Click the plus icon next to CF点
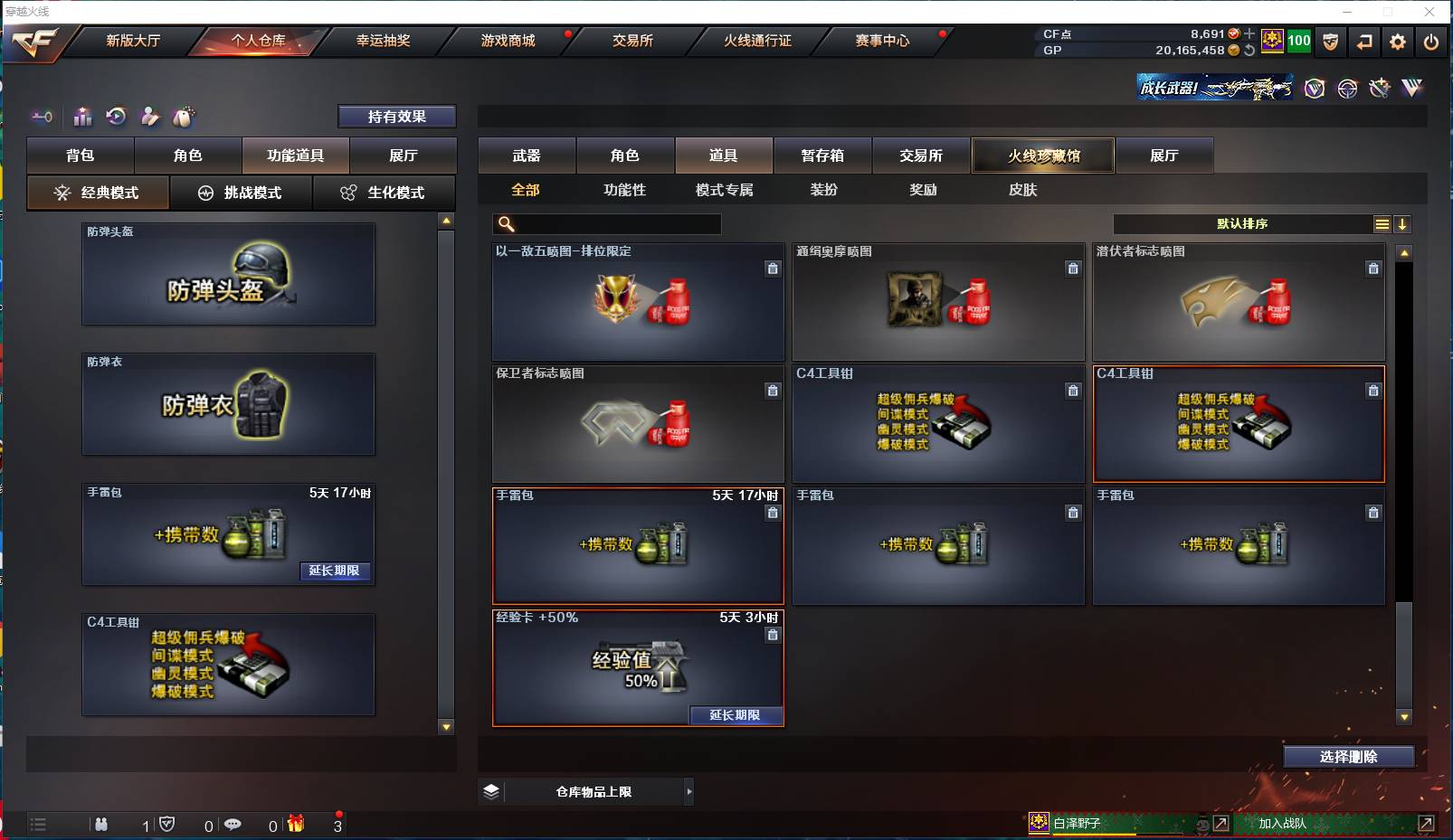Viewport: 1453px width, 840px height. (1250, 34)
